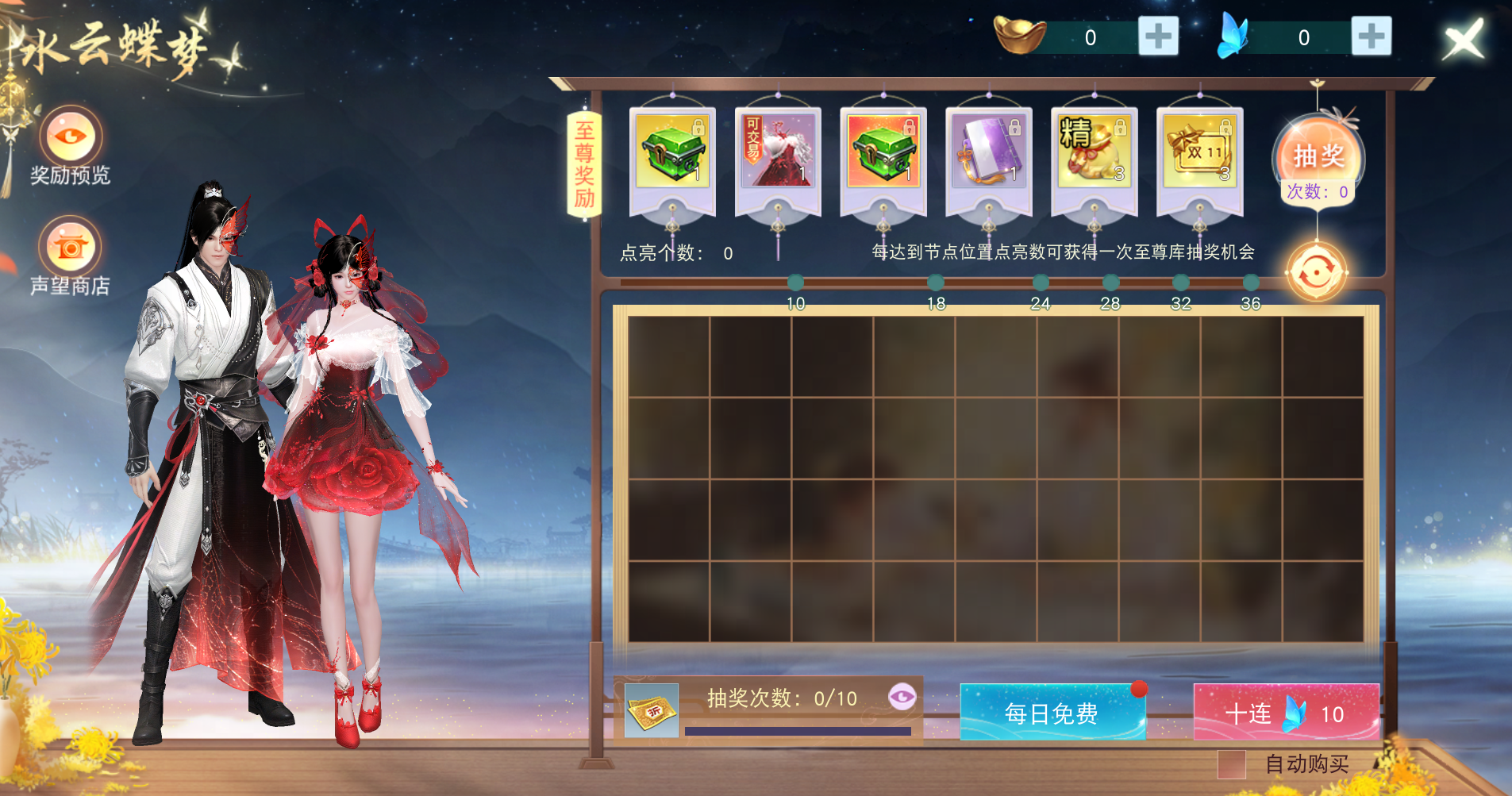This screenshot has width=1512, height=796.
Task: Select the 双11 gift box reward
Action: [x=1199, y=151]
